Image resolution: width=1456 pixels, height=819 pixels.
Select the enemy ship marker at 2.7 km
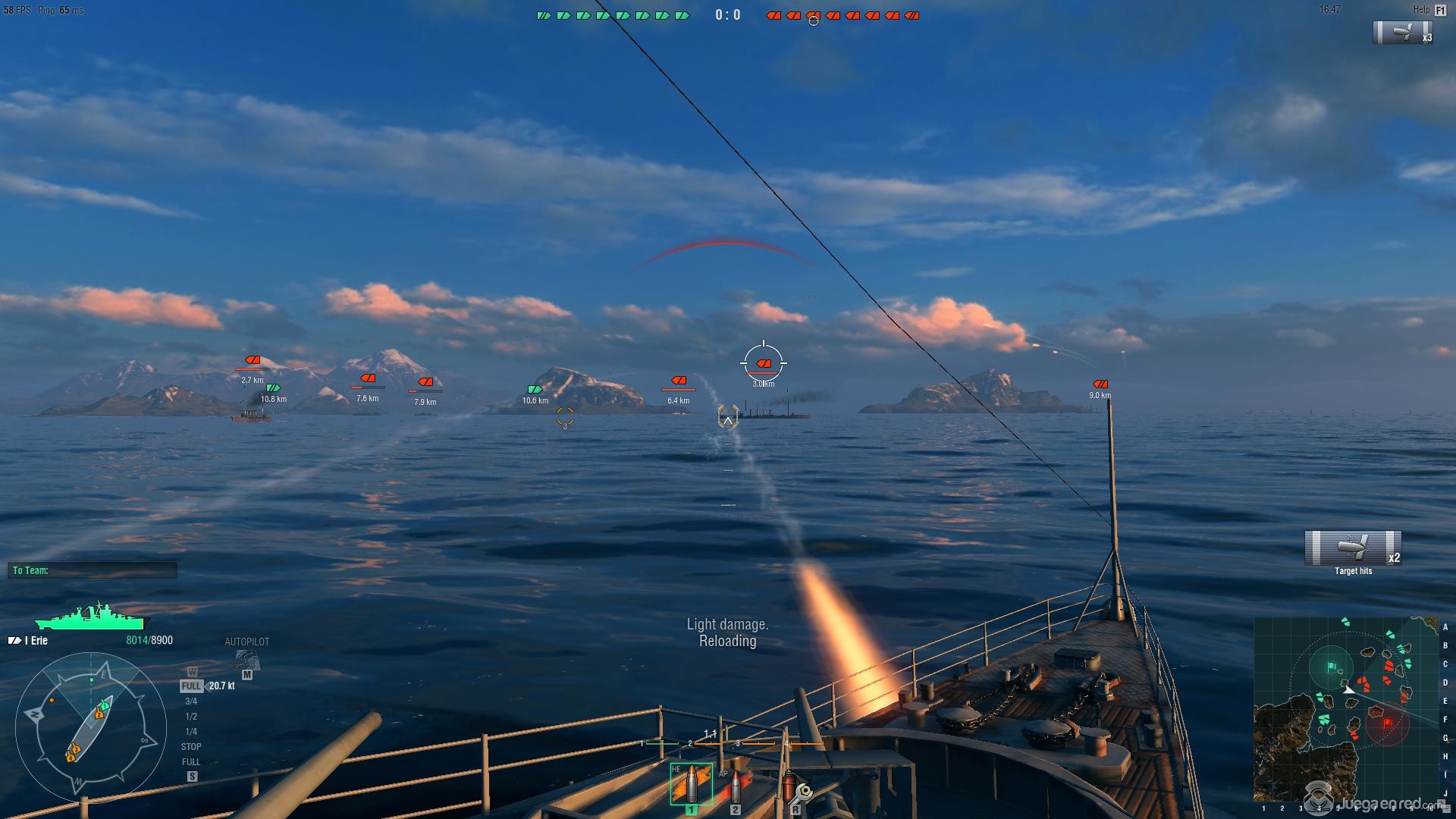tap(253, 360)
